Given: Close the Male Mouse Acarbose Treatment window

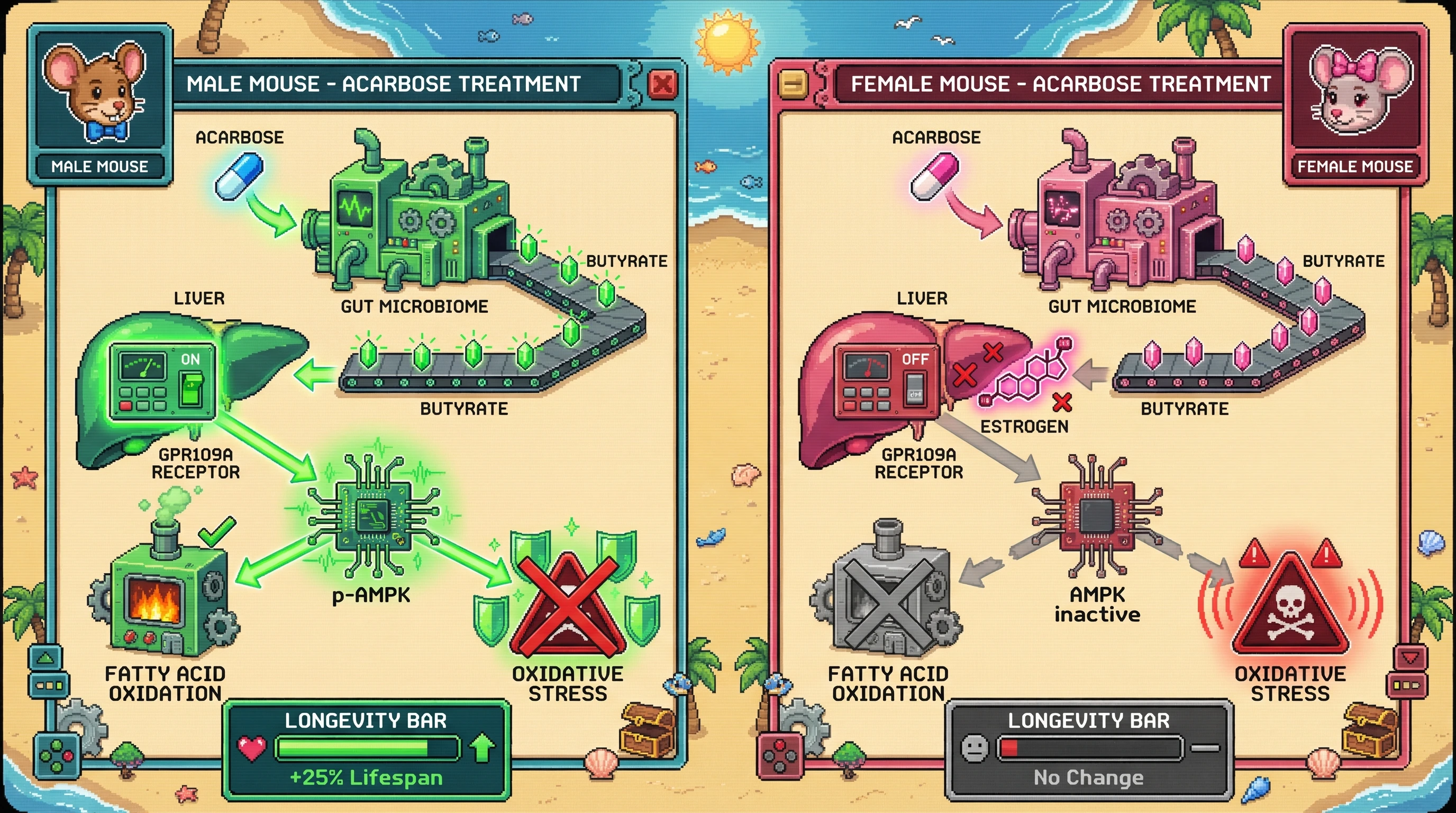Looking at the screenshot, I should pyautogui.click(x=662, y=84).
